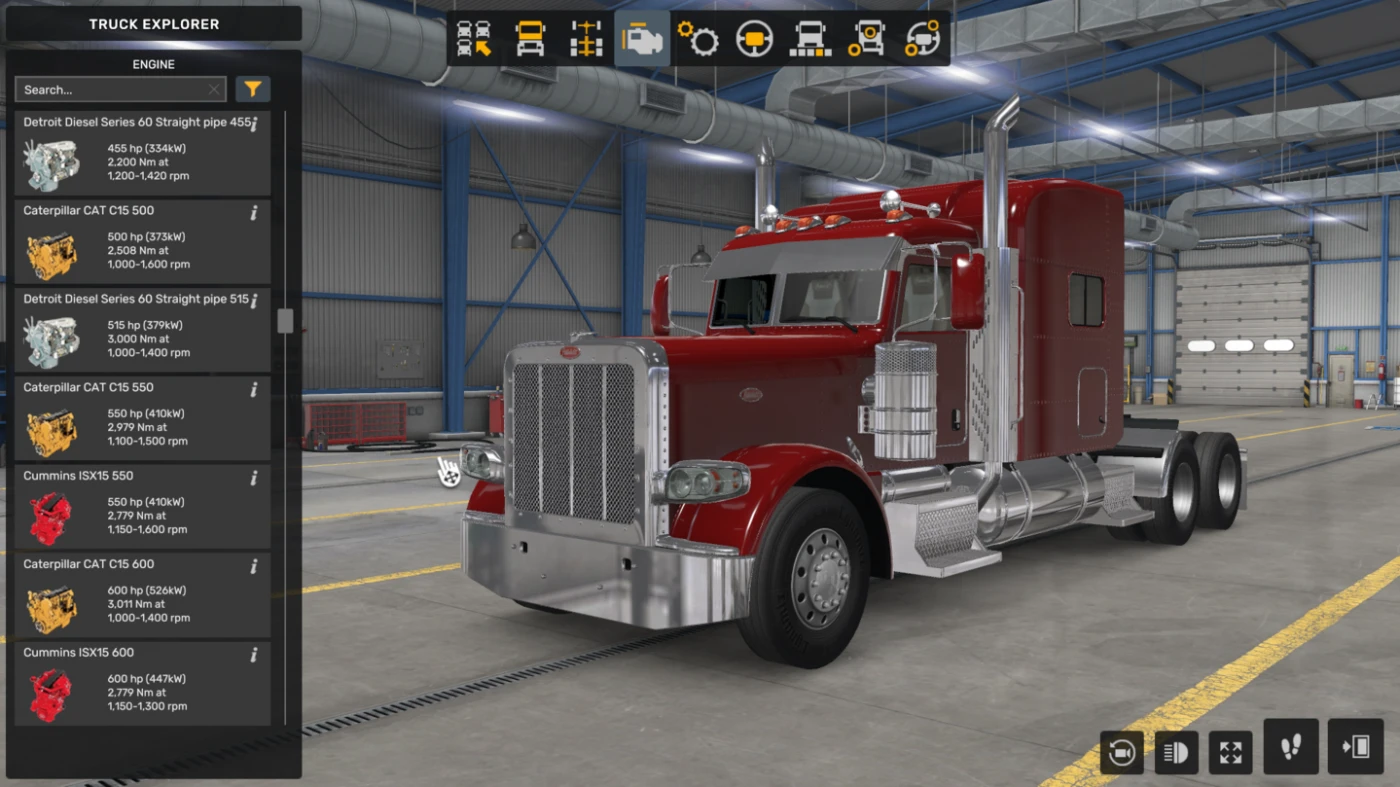Open the steering wheel customization icon
This screenshot has height=787, width=1400.
754,37
